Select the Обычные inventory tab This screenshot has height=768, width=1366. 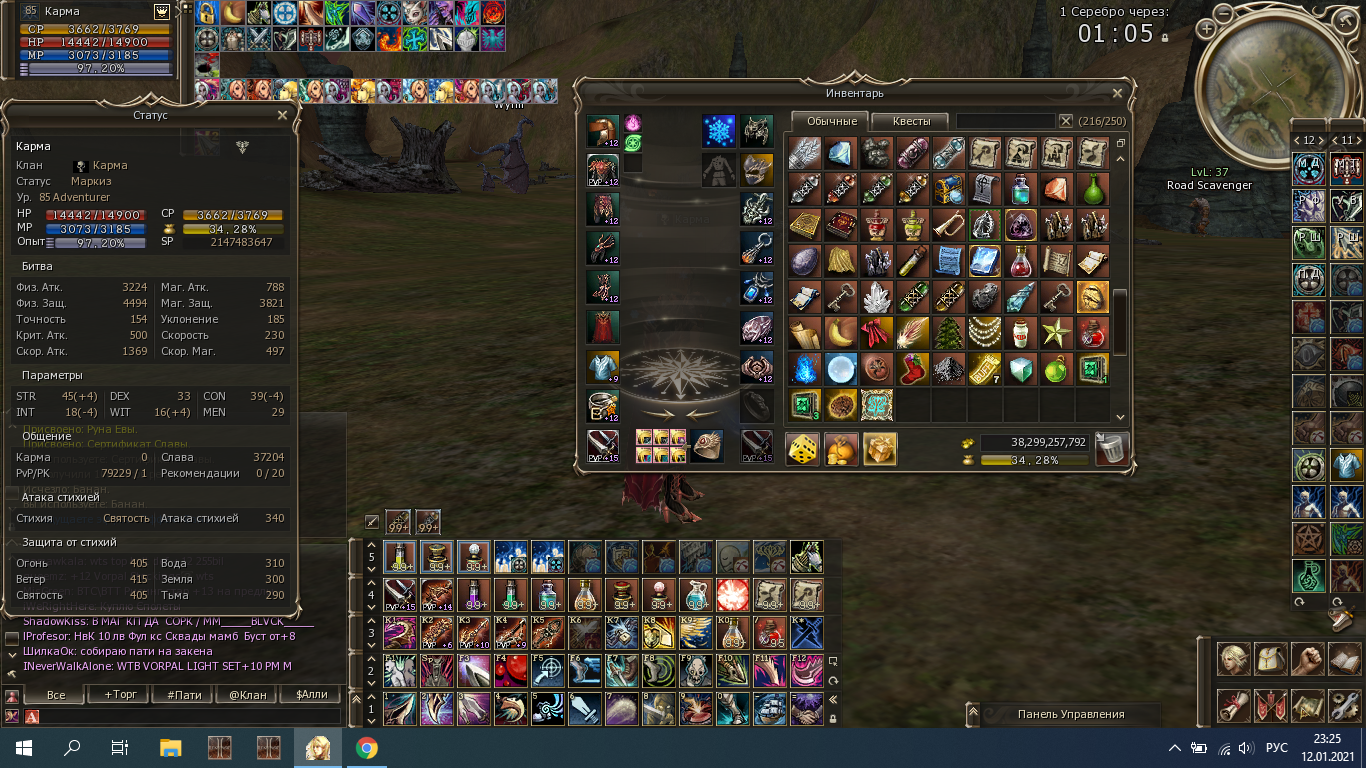tap(832, 120)
